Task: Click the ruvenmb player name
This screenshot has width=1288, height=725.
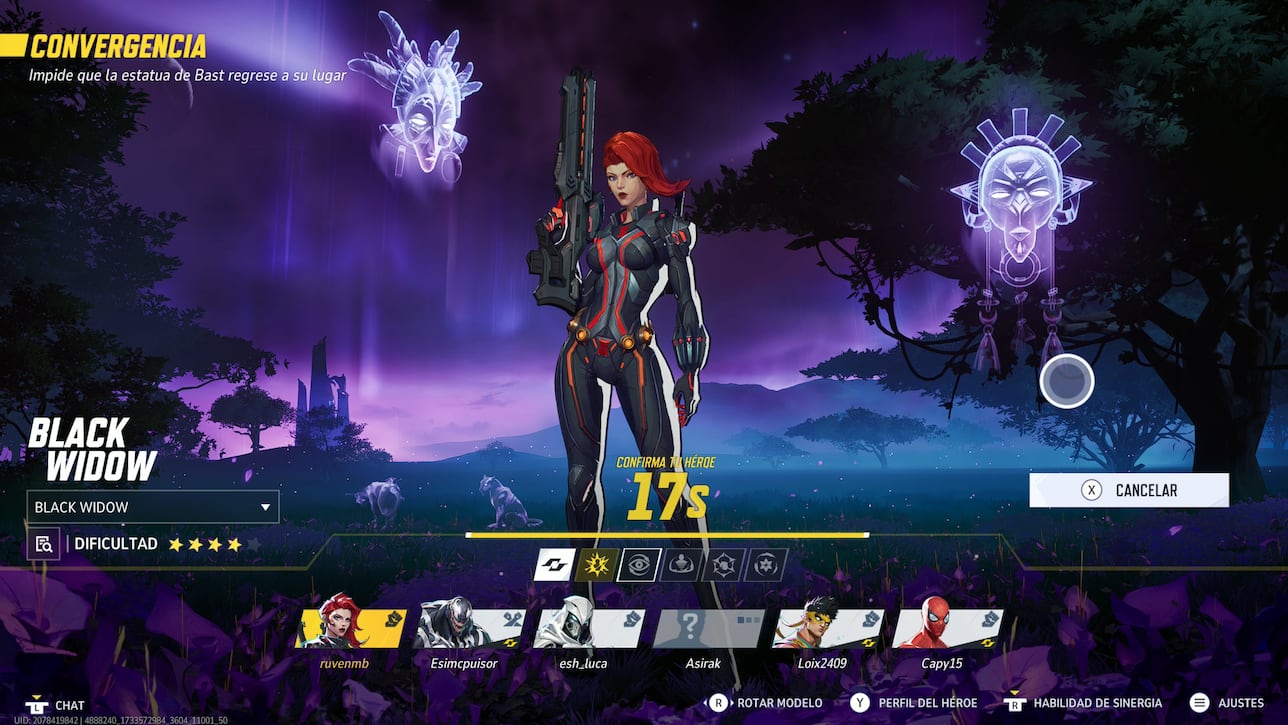Action: [343, 662]
